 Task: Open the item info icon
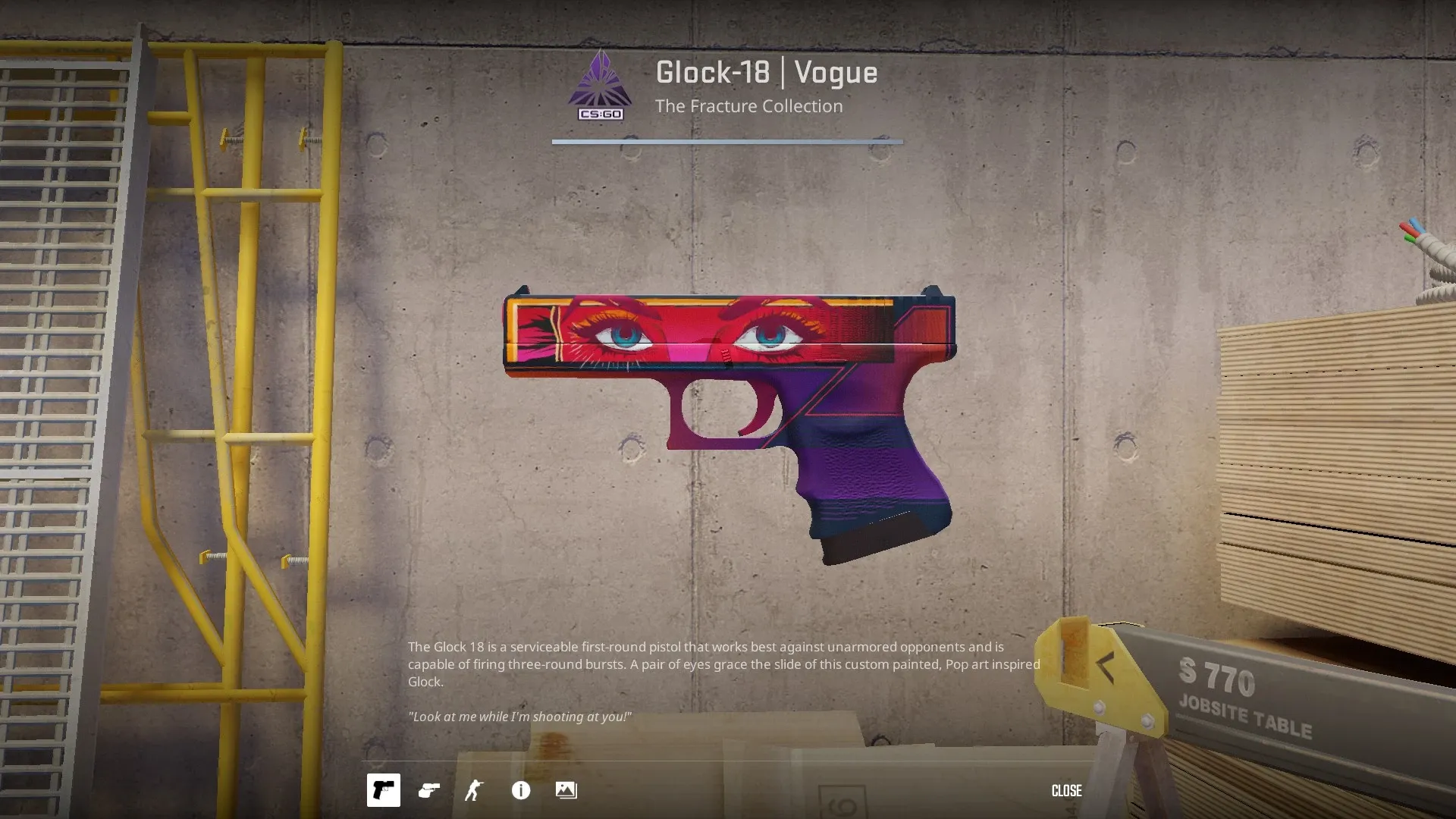click(521, 790)
